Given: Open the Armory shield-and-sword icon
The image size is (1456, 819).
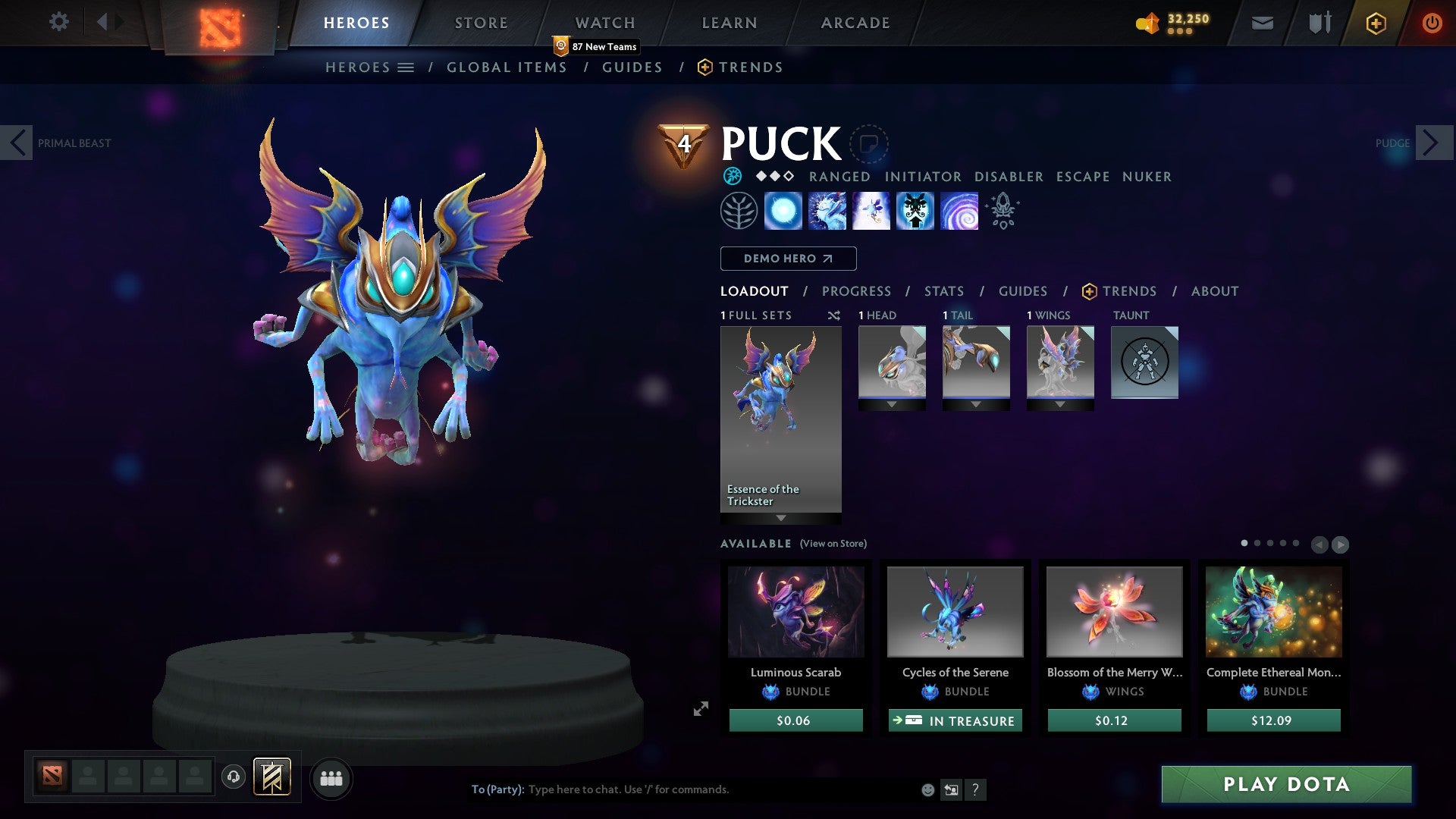Looking at the screenshot, I should coord(1319,23).
